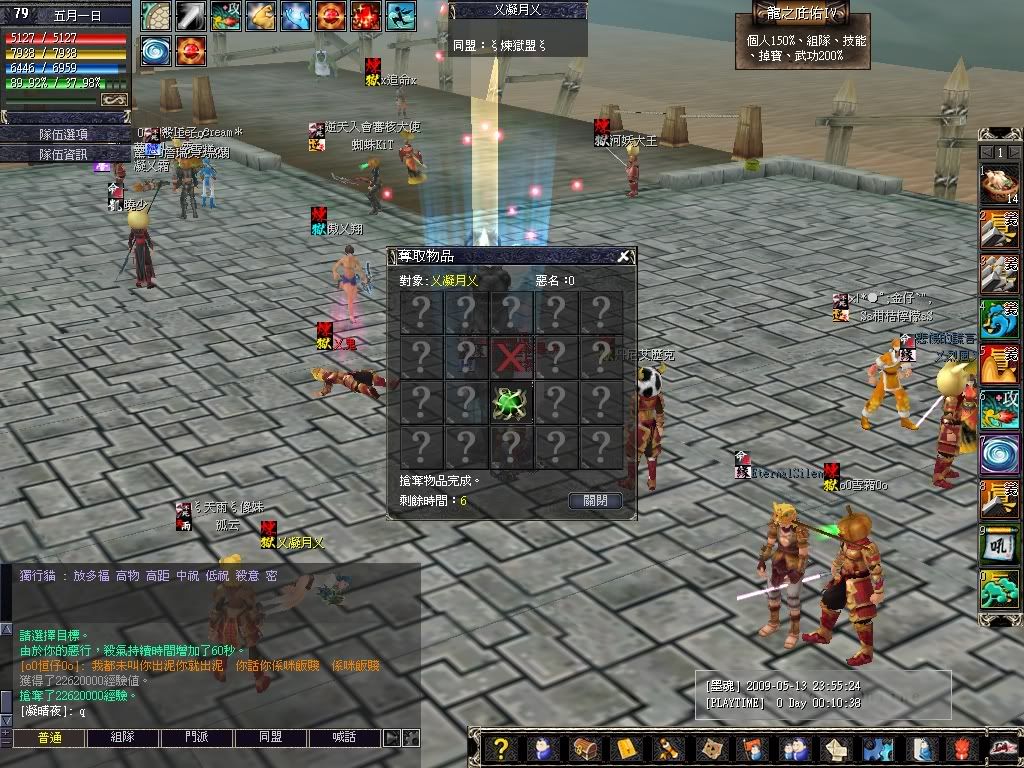Open help with the yellow question mark icon
Screen dimensions: 1024x768
coord(501,748)
